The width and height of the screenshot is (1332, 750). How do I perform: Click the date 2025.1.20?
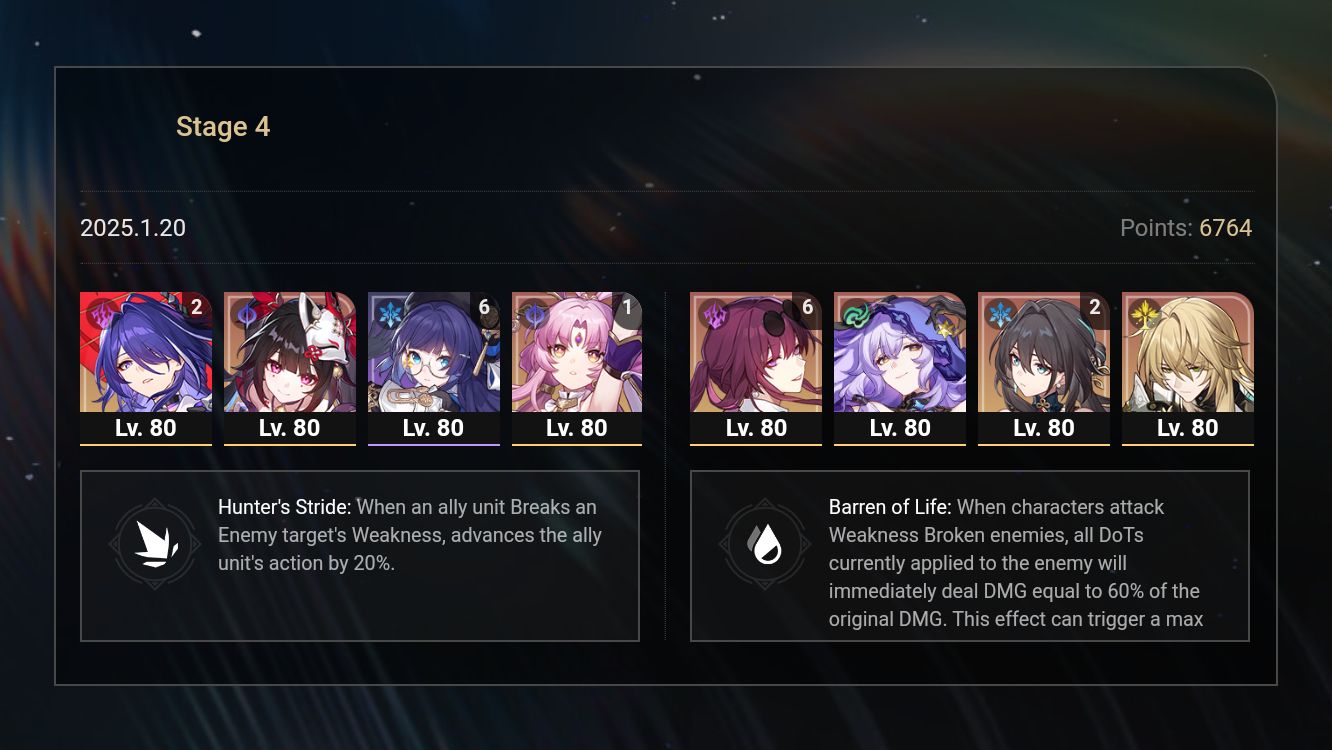point(132,228)
